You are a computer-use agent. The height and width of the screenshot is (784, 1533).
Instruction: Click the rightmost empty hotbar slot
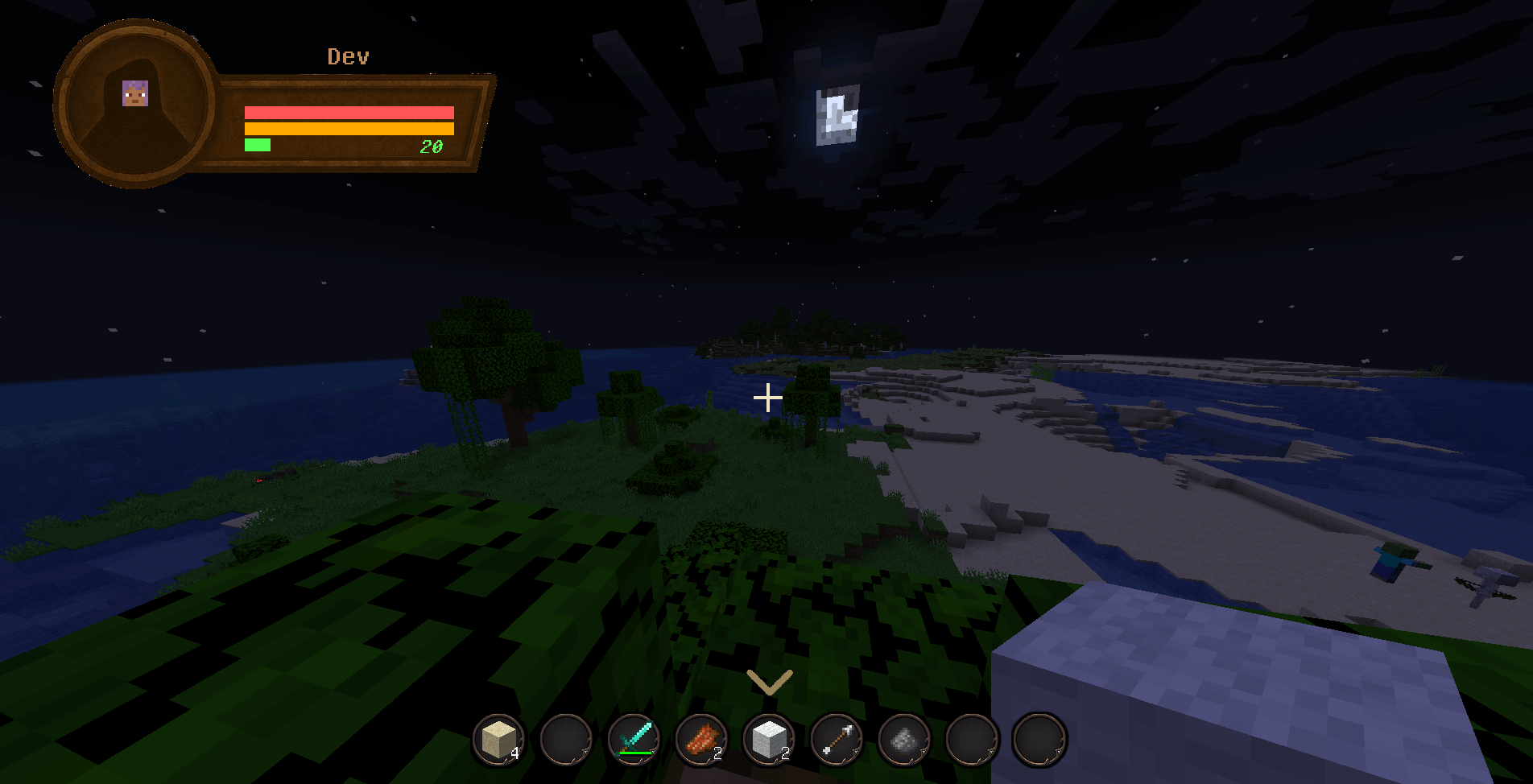(1040, 739)
